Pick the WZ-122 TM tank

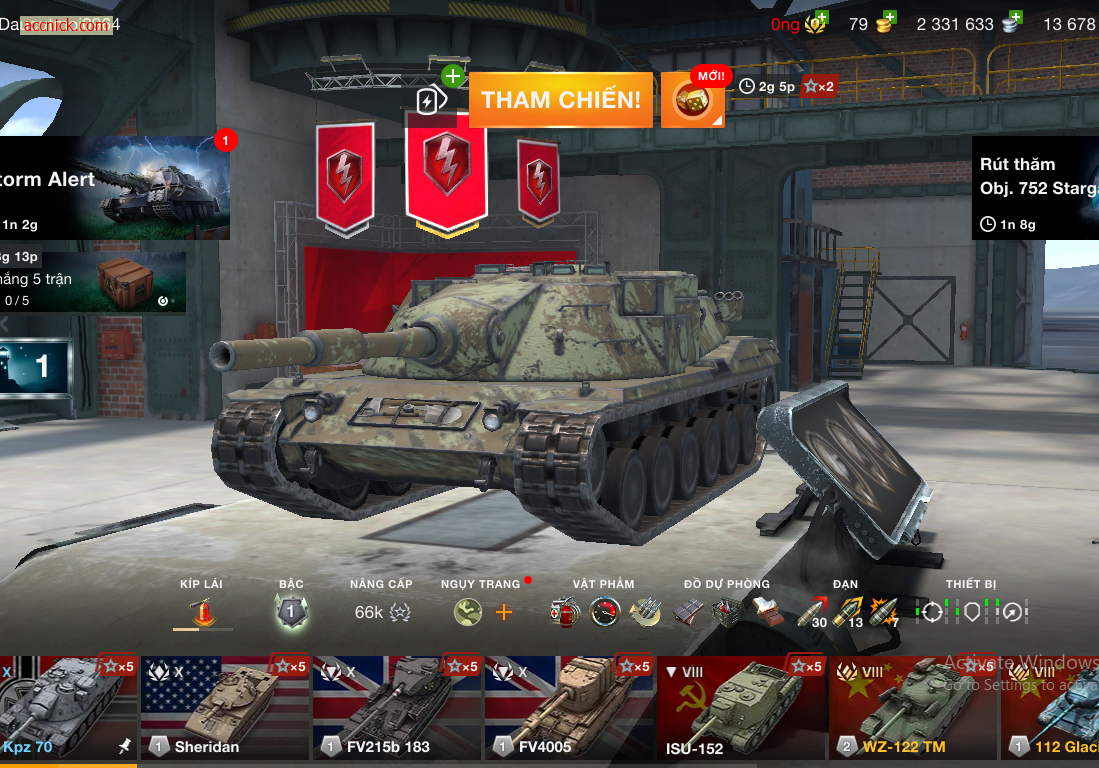click(913, 707)
